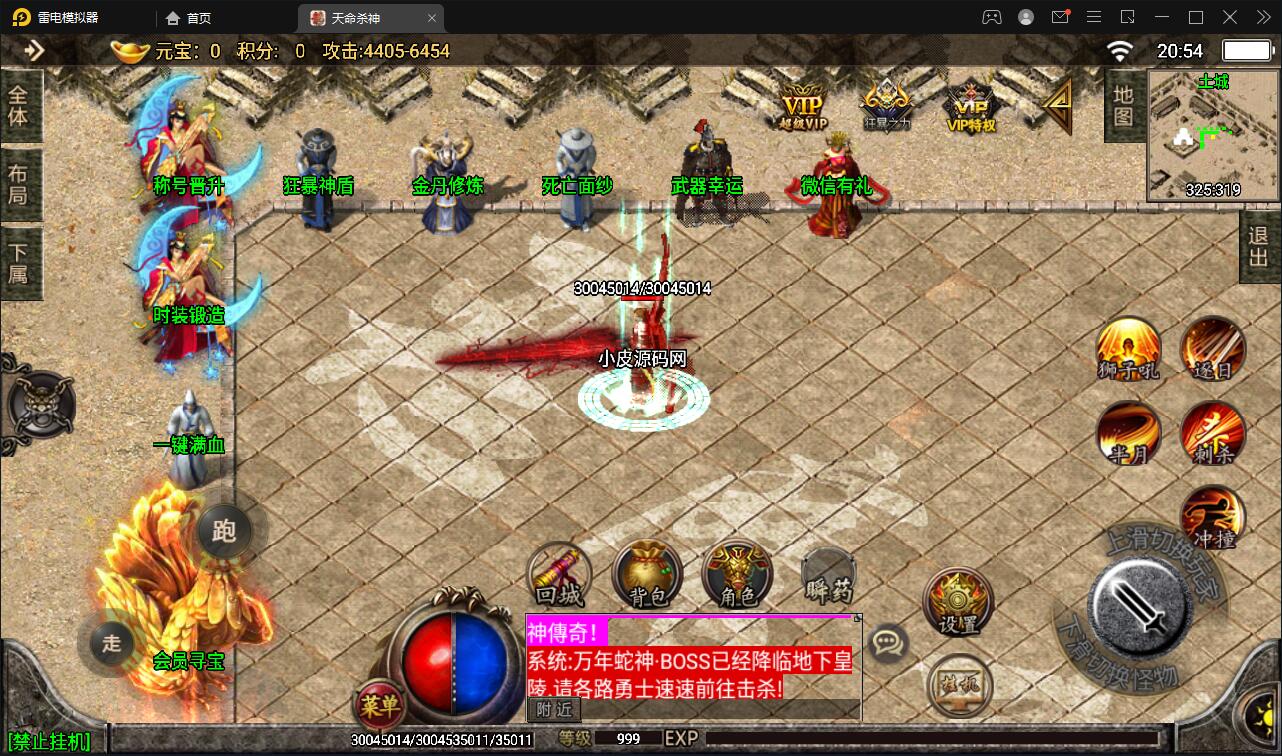The width and height of the screenshot is (1282, 756).
Task: Open the 附近 chat channel selector
Action: pyautogui.click(x=552, y=710)
